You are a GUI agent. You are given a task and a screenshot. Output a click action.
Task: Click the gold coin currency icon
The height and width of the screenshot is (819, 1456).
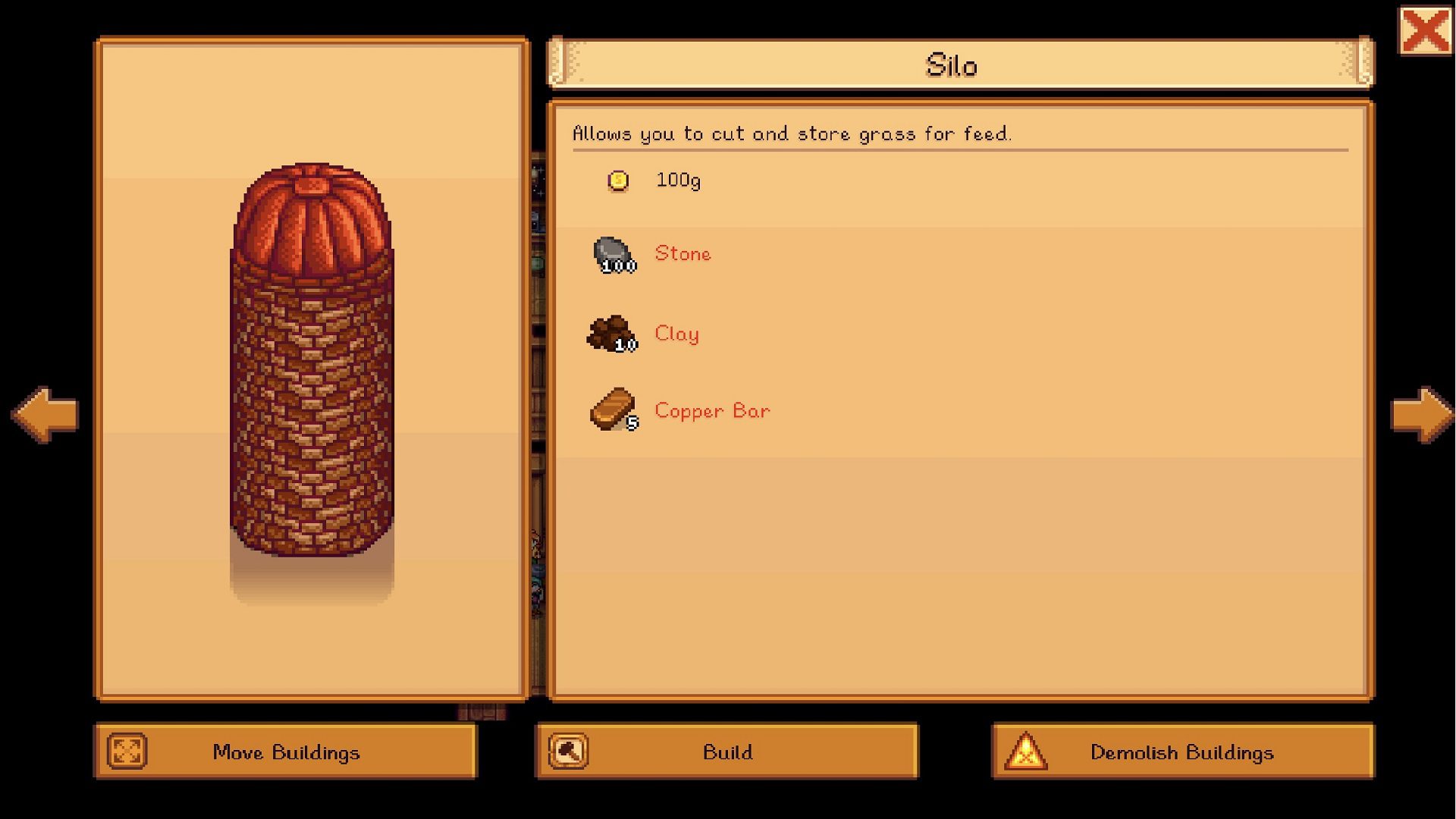pyautogui.click(x=617, y=180)
